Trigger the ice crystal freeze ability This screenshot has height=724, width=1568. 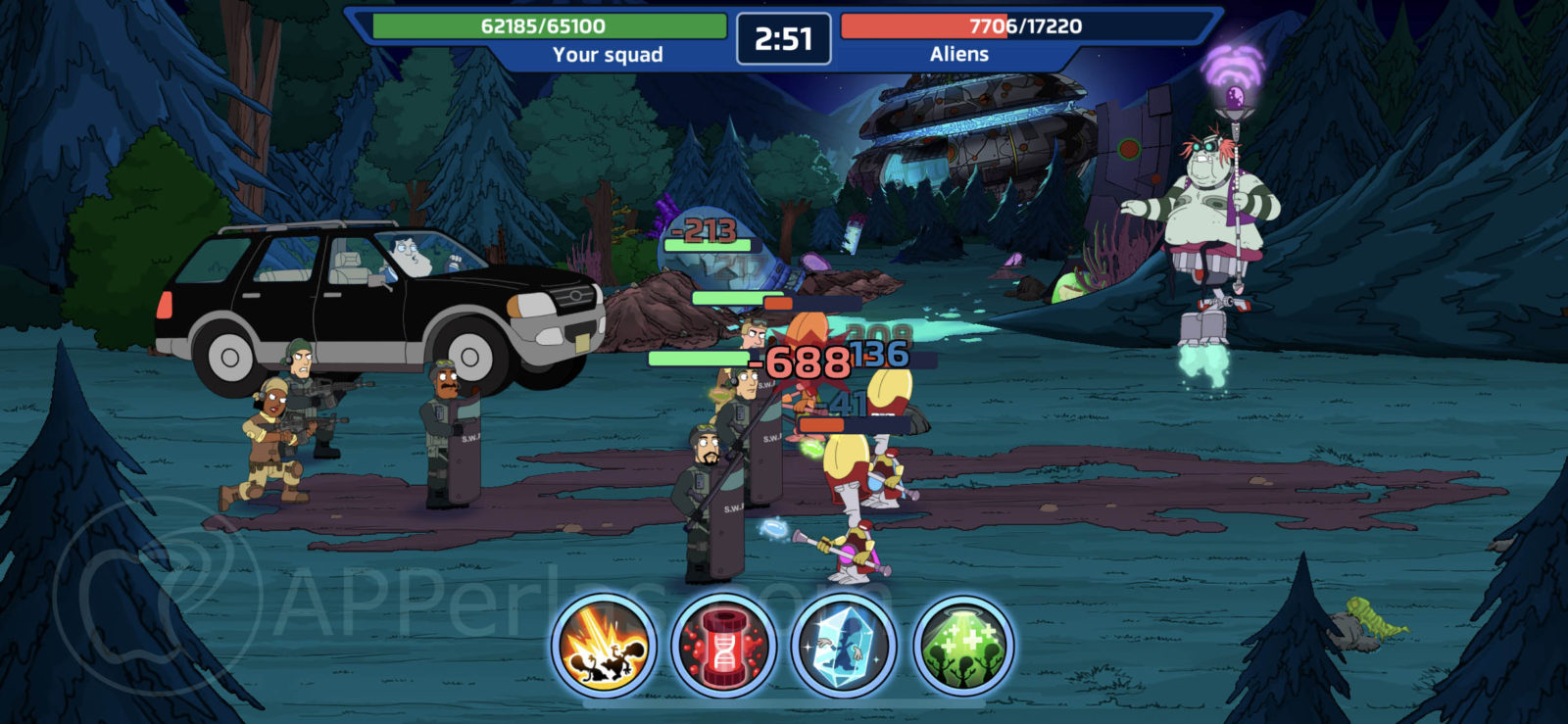coord(844,646)
